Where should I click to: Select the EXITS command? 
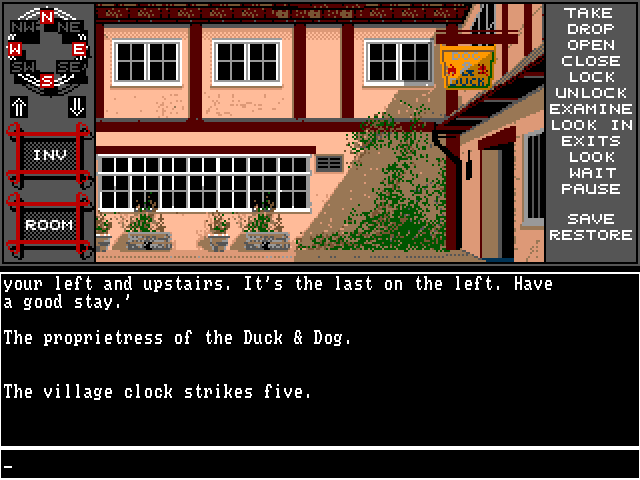(x=590, y=141)
